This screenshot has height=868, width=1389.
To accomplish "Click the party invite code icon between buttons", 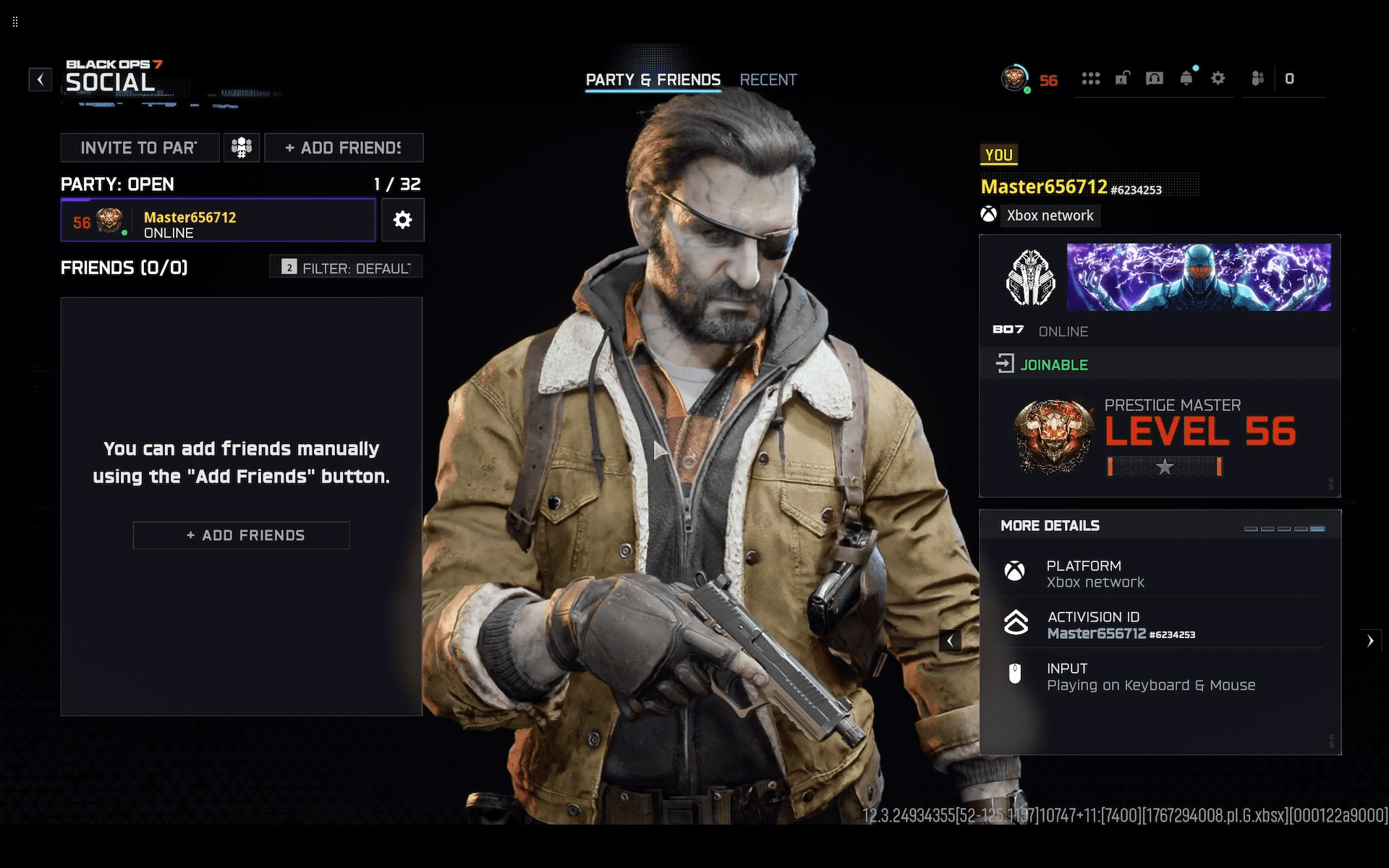I will click(242, 147).
